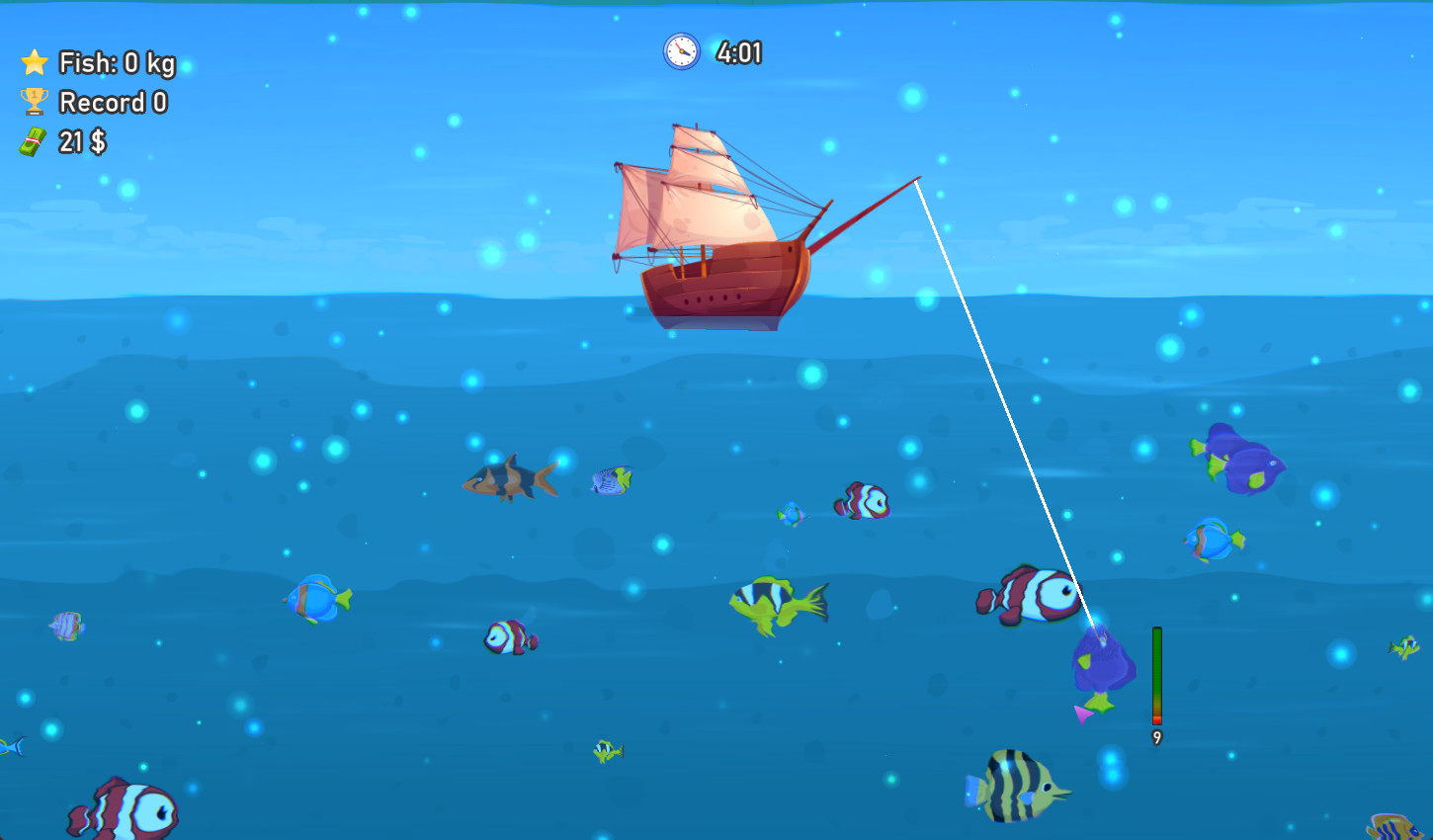Click the money stack beside 21 $
Viewport: 1433px width, 840px height.
(33, 141)
